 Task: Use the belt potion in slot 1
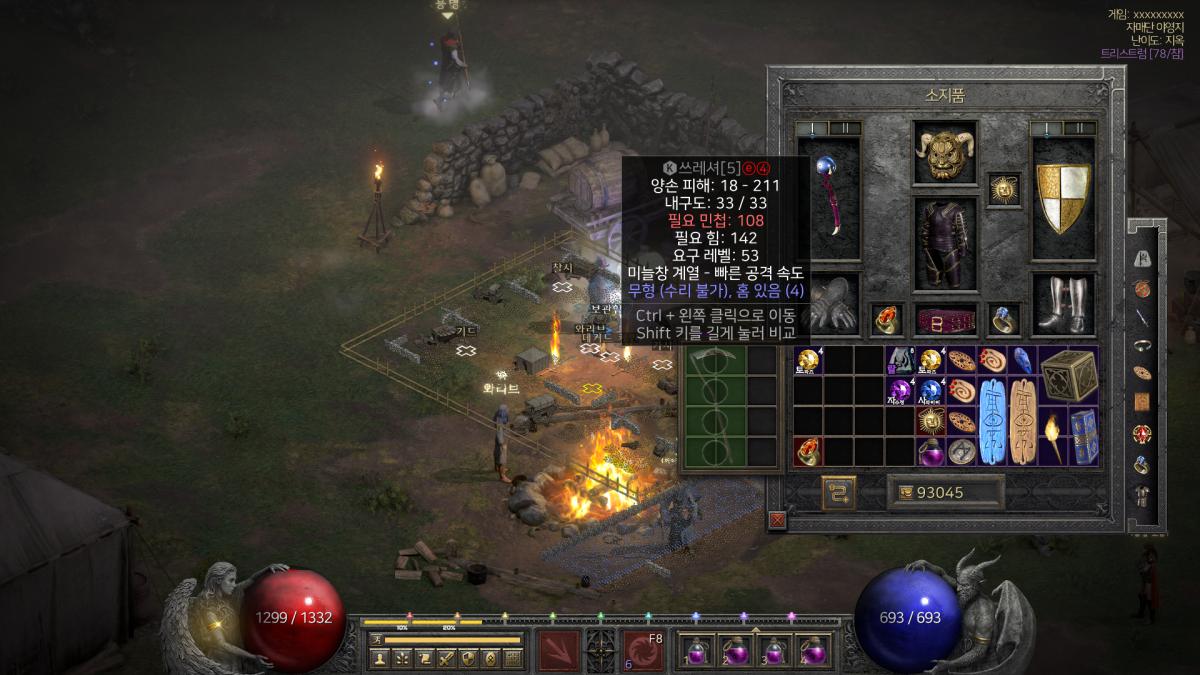700,651
